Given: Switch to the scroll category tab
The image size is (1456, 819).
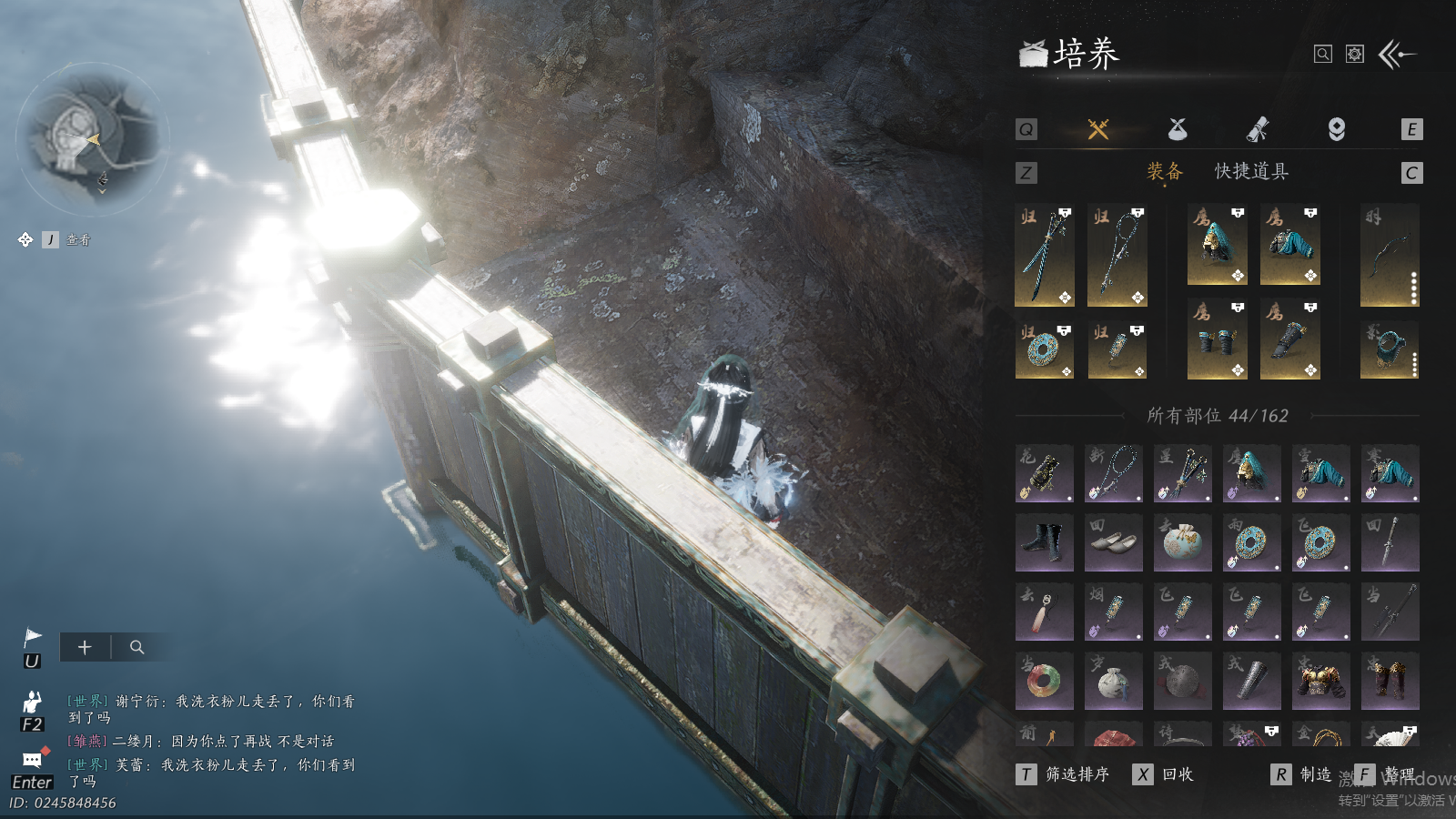Looking at the screenshot, I should [x=1258, y=129].
